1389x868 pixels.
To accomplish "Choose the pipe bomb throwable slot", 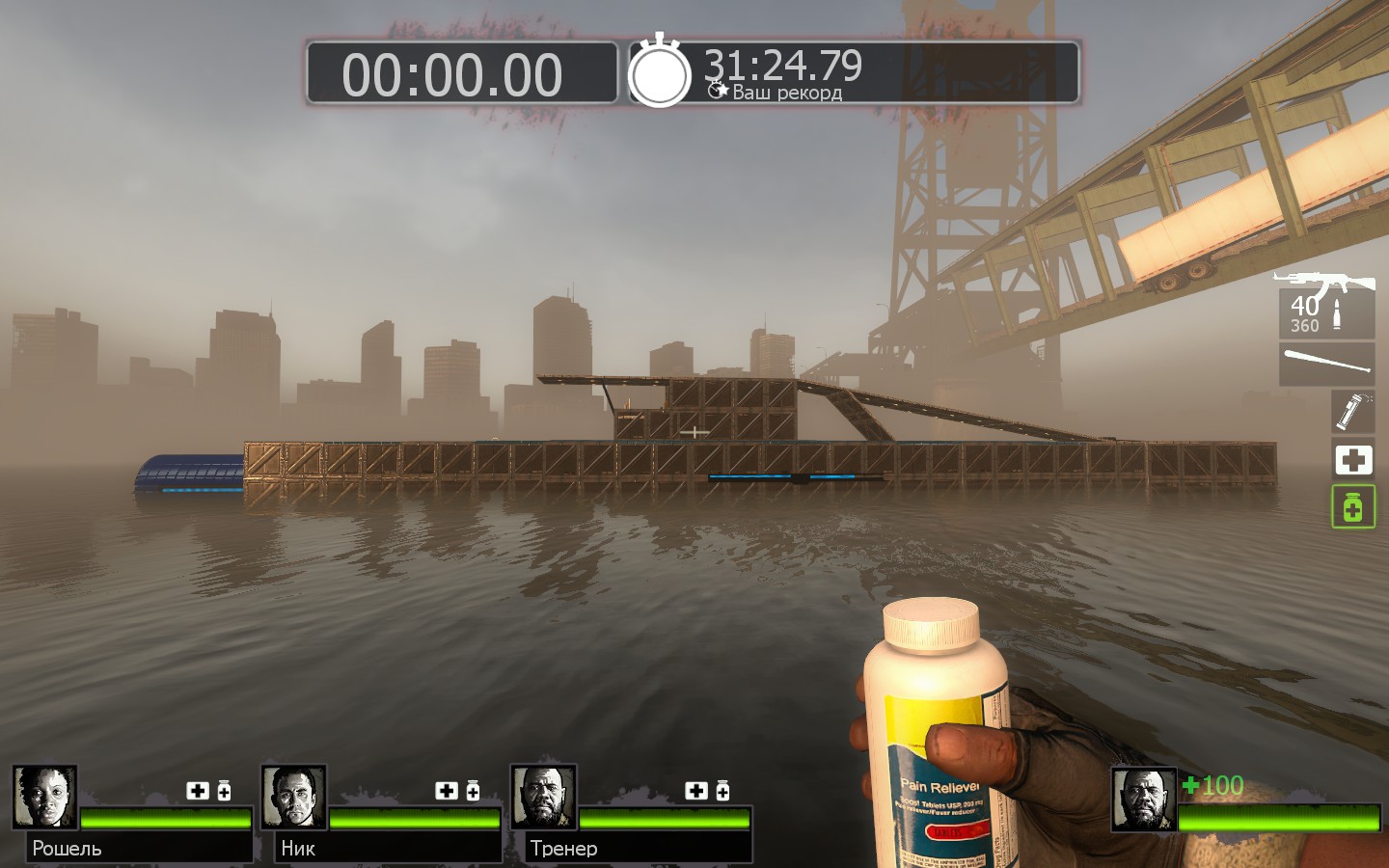I will tap(1352, 411).
